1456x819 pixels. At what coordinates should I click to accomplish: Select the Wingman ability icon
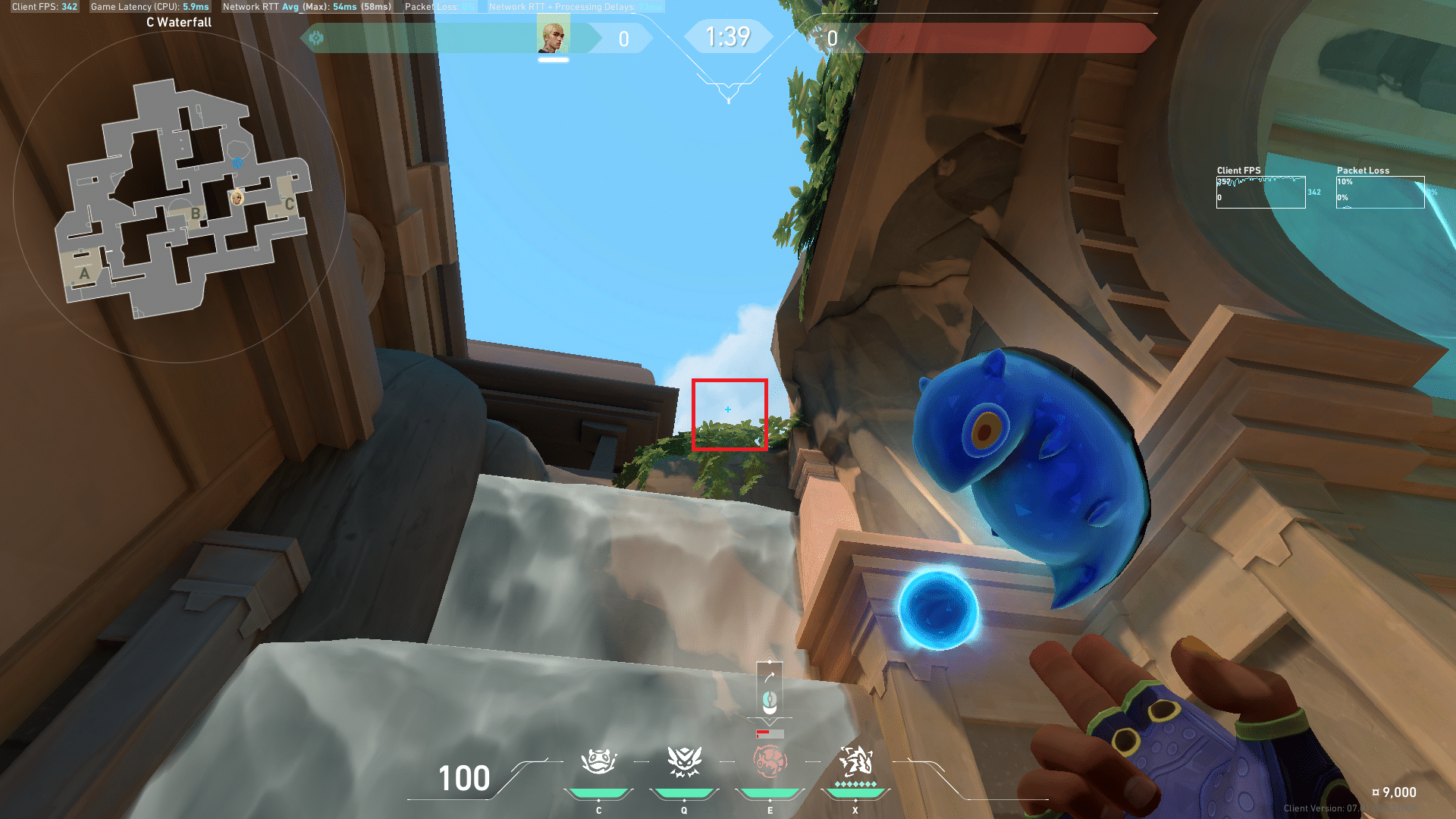(684, 761)
